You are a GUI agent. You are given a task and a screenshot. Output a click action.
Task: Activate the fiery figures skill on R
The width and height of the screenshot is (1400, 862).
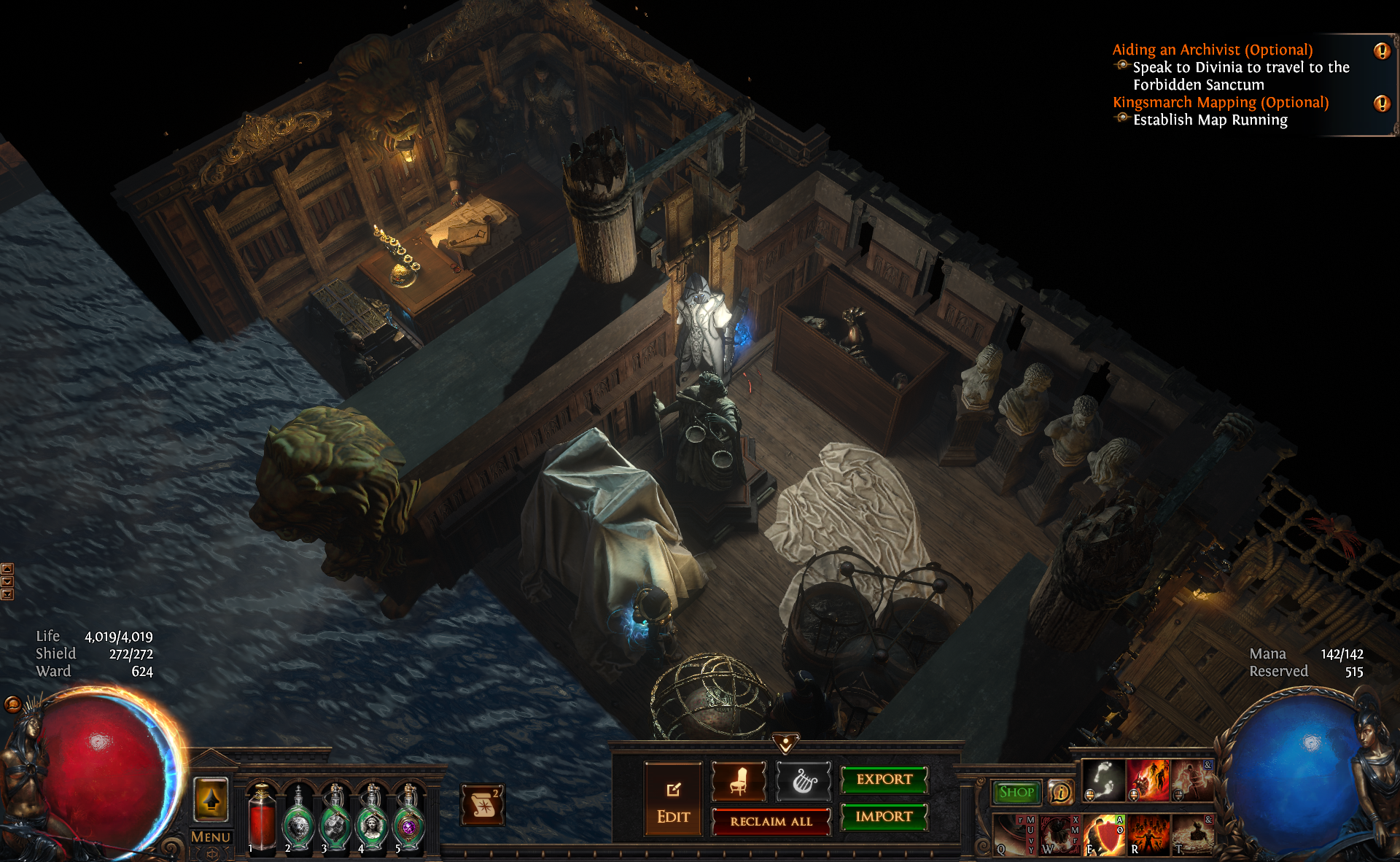[x=1149, y=835]
